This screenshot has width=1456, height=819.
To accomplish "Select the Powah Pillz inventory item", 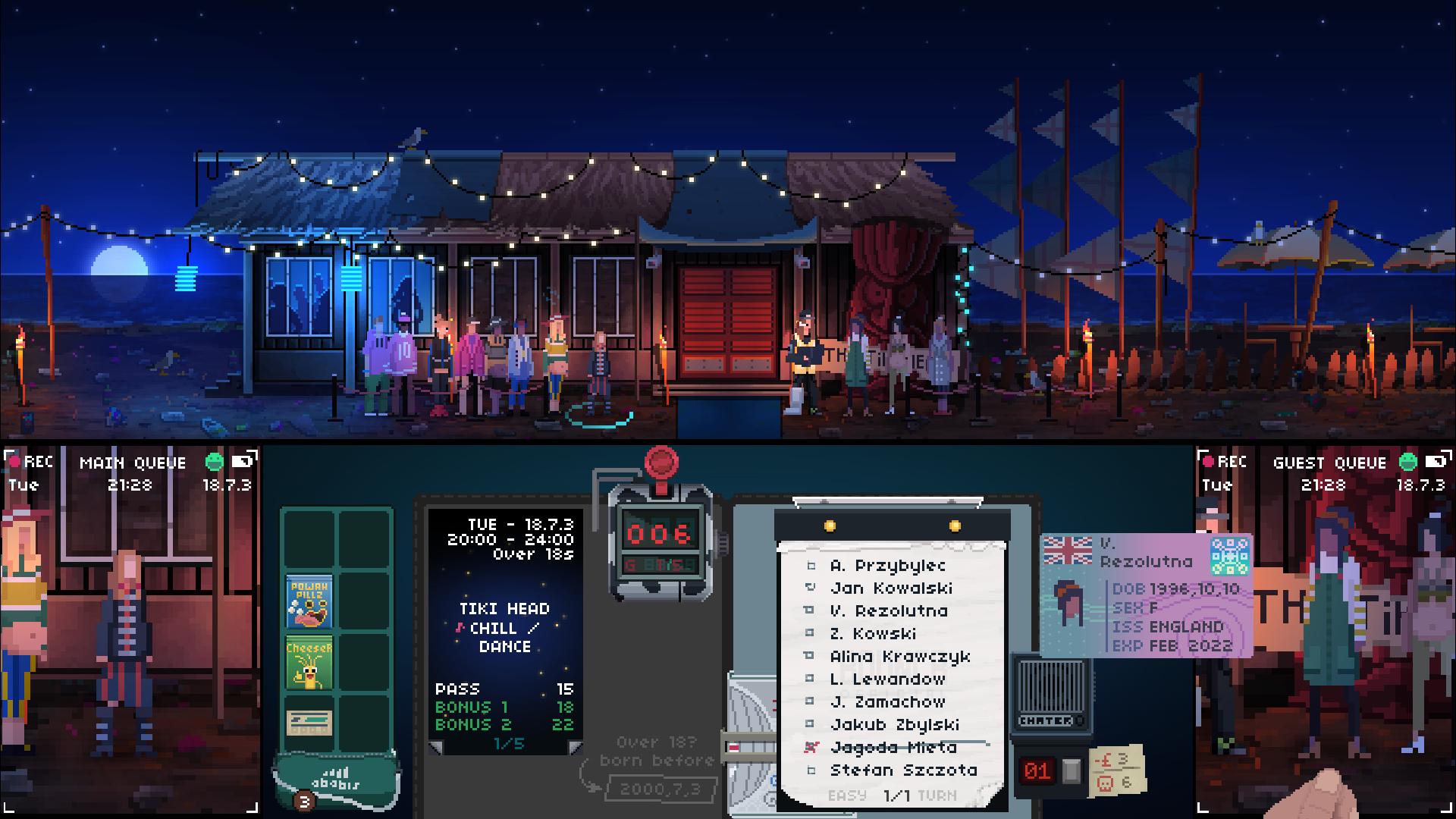I will [309, 601].
